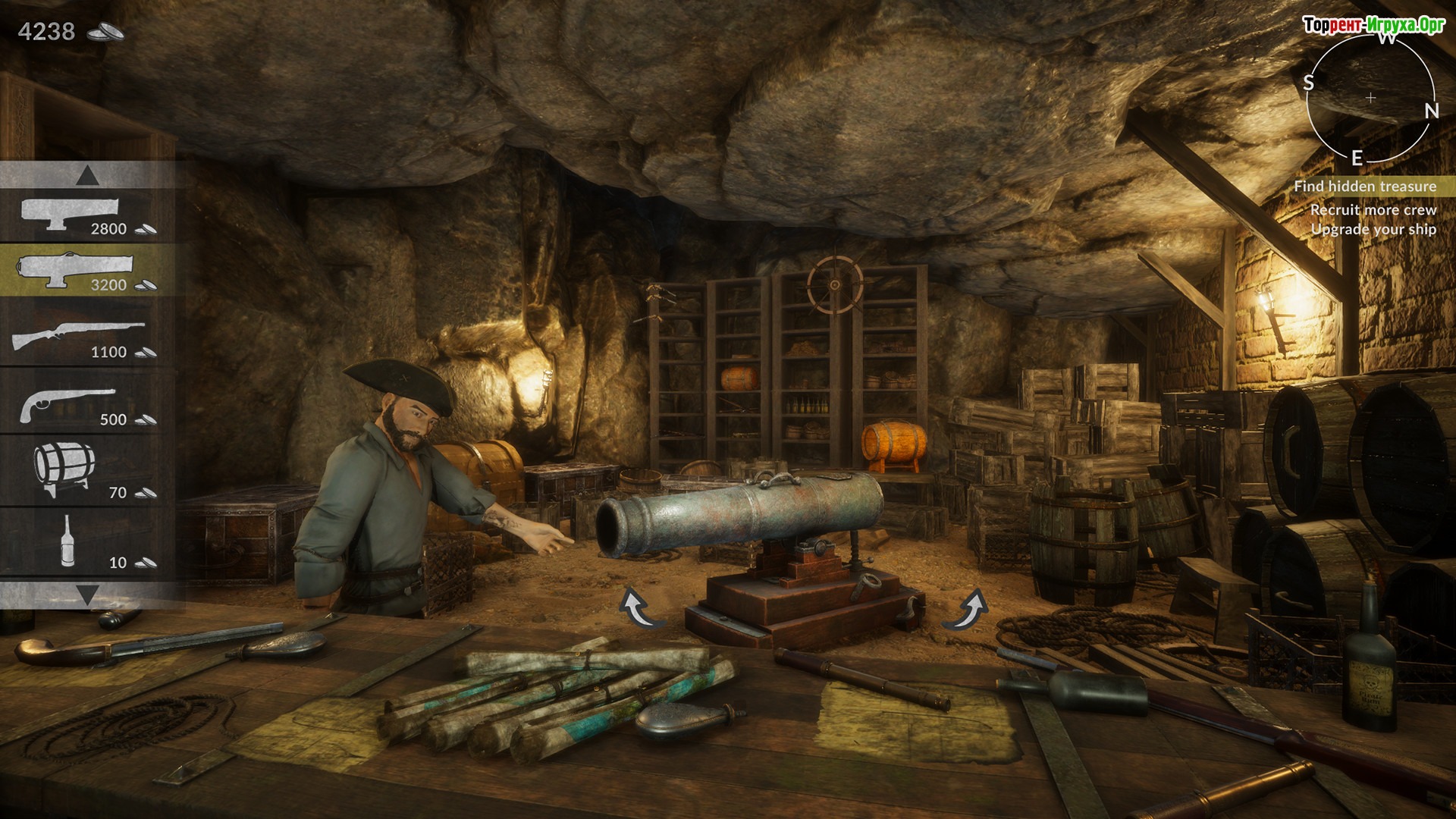Image resolution: width=1456 pixels, height=819 pixels.
Task: Select the Upgrade your ship objective
Action: [1373, 229]
